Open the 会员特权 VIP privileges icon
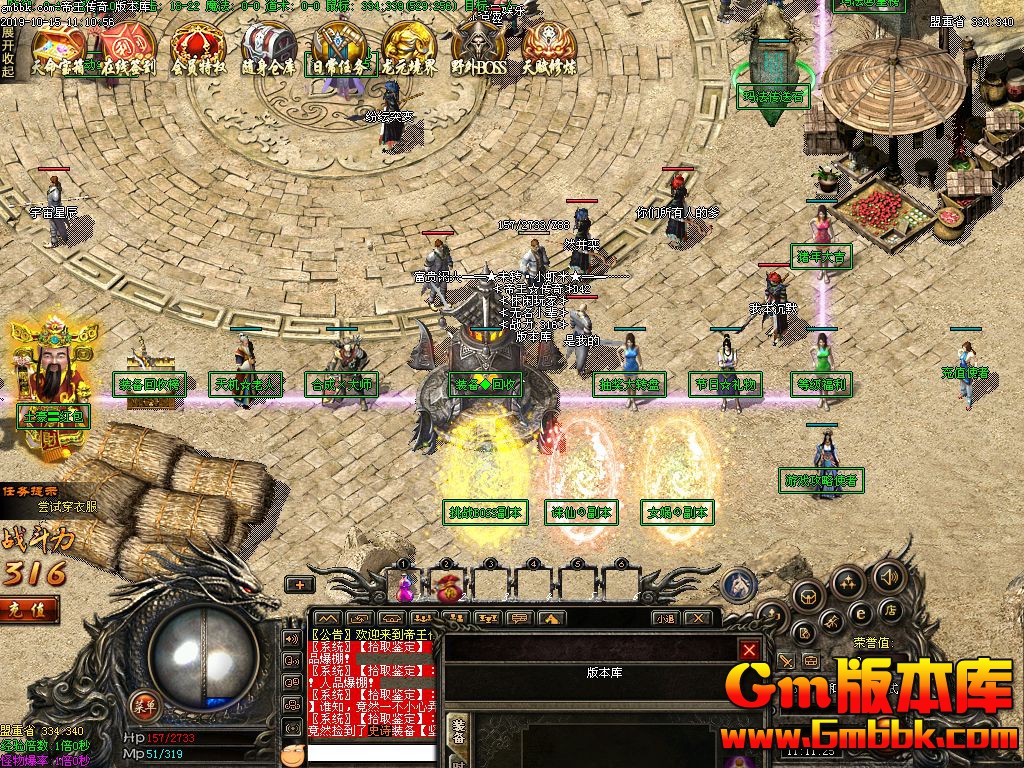Screen dimensions: 1024x768 click(x=198, y=48)
